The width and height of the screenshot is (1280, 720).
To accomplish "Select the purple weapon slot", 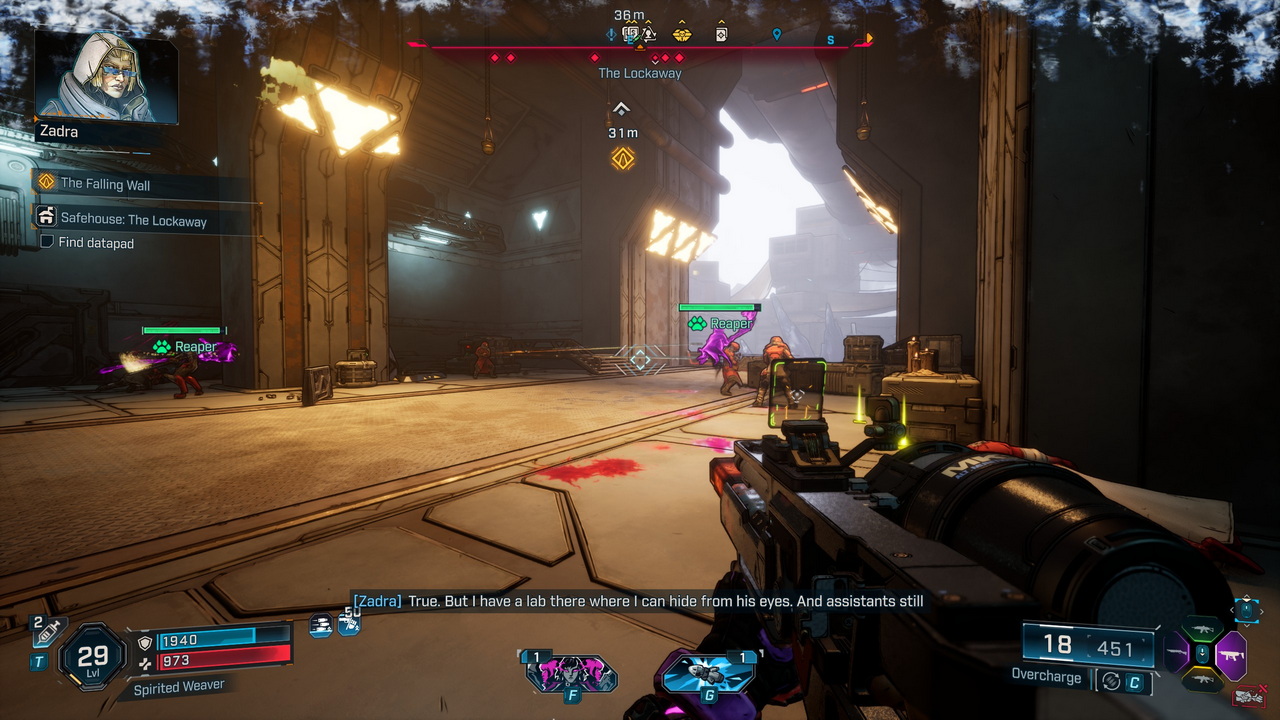I will tap(1231, 655).
